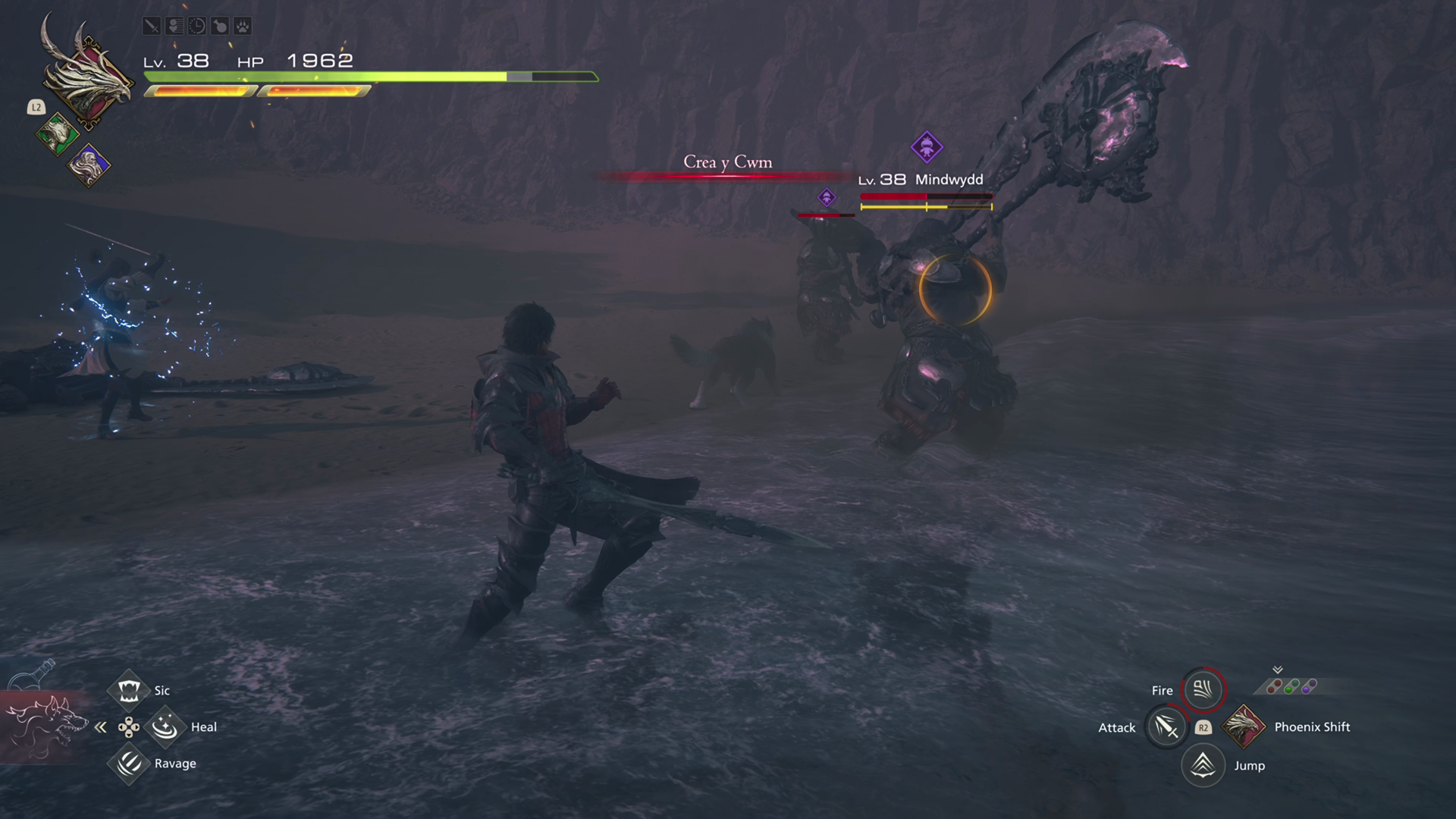
Task: Click the Jump action icon
Action: (1203, 765)
